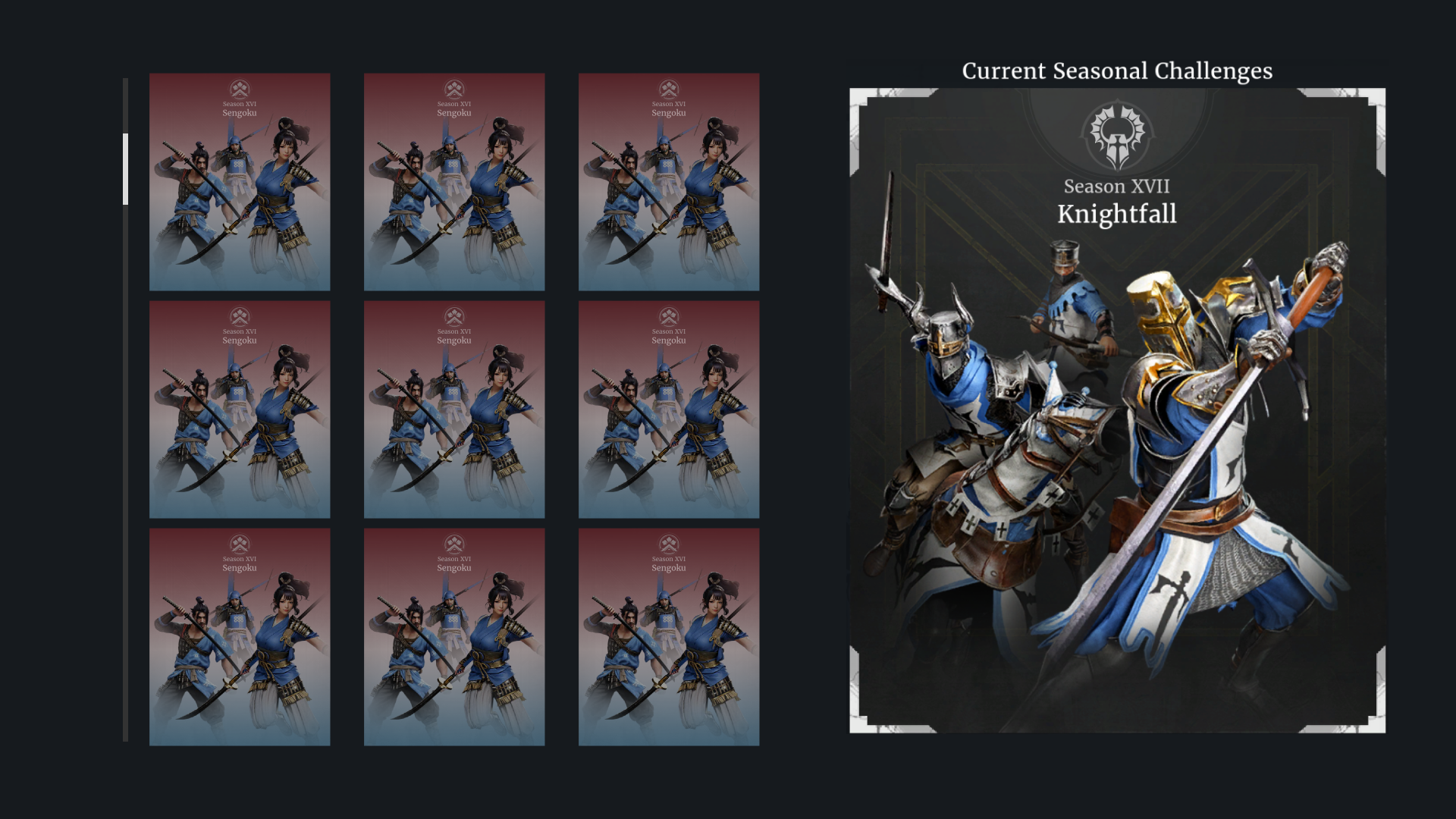Click the Current Seasonal Challenges header
The width and height of the screenshot is (1456, 819).
(1117, 71)
